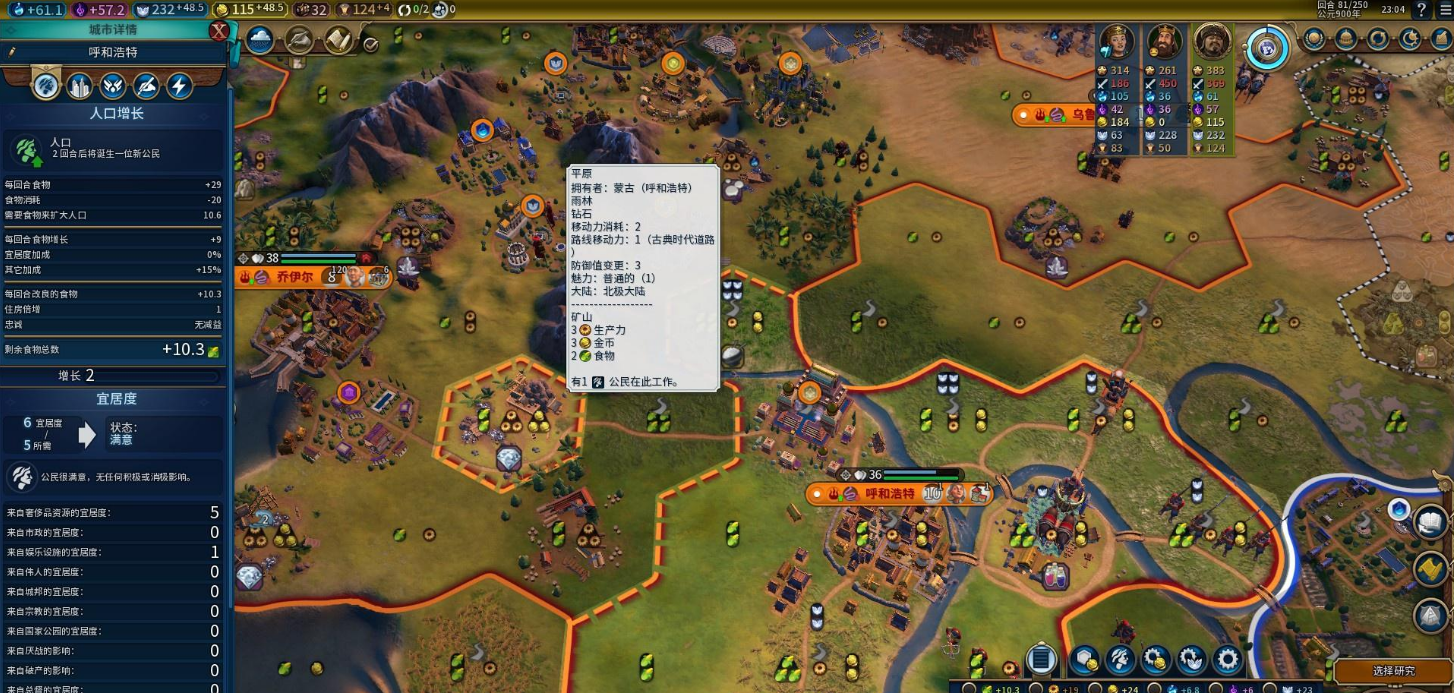This screenshot has width=1454, height=693.
Task: Select the lightning bolt tab
Action: [x=179, y=86]
